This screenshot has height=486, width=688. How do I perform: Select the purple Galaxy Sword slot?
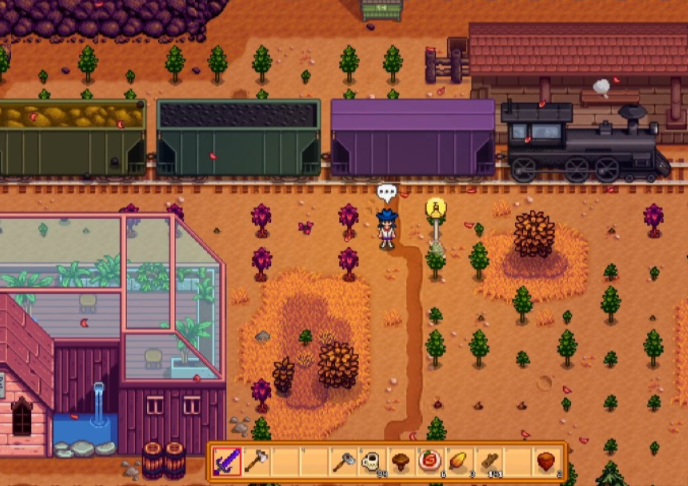click(x=228, y=462)
